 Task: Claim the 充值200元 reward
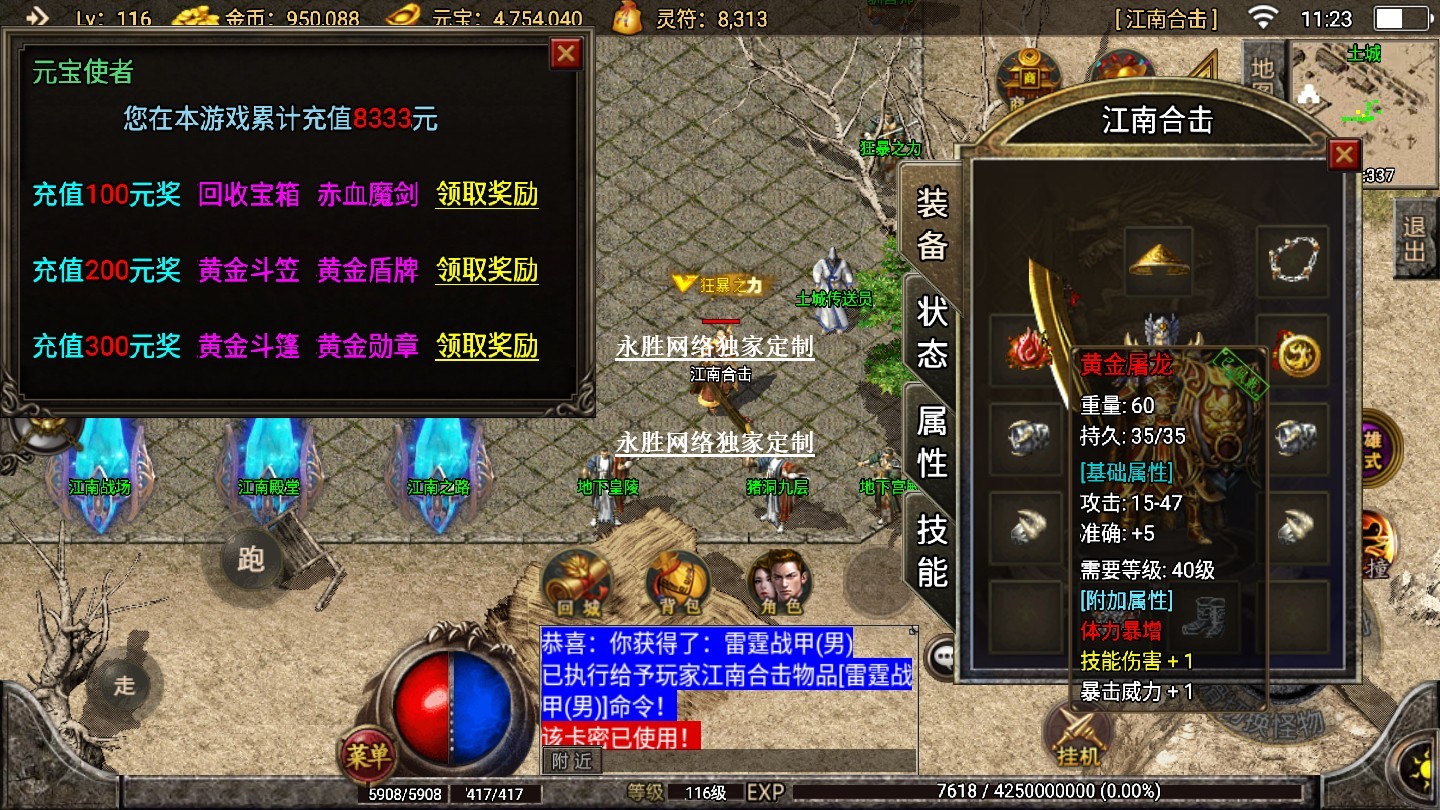pyautogui.click(x=487, y=270)
